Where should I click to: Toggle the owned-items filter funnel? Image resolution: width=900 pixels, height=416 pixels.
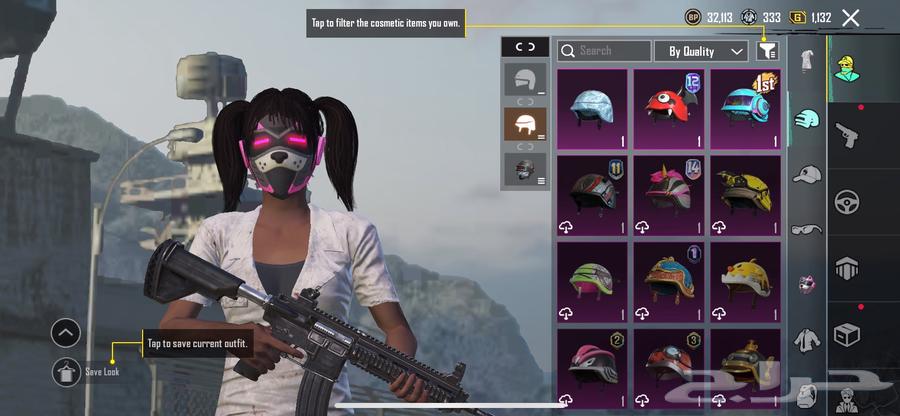pyautogui.click(x=767, y=50)
